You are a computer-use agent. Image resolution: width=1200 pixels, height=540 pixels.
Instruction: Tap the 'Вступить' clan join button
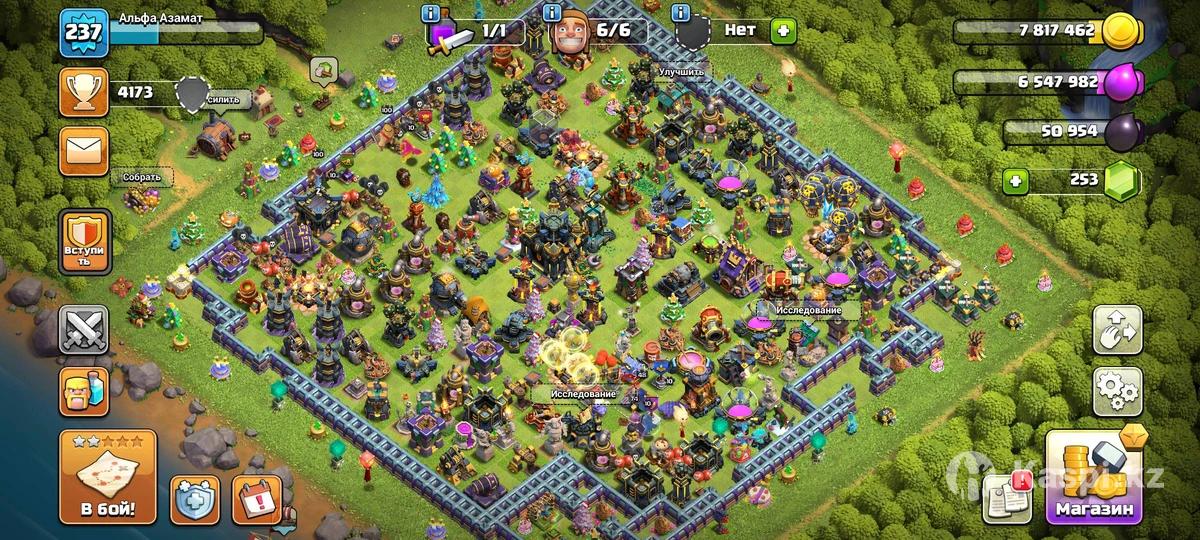click(x=83, y=241)
